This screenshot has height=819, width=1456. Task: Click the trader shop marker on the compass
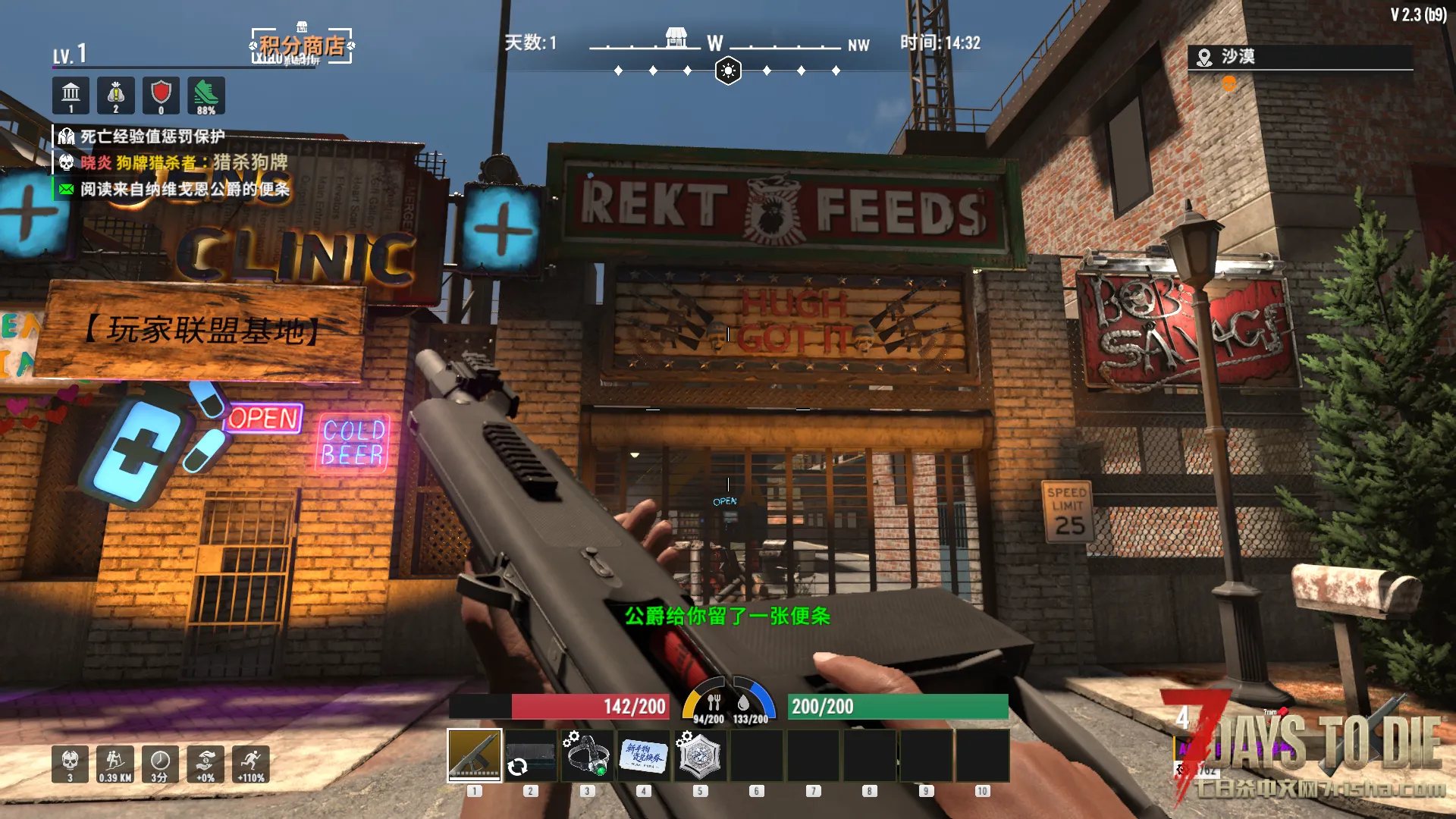click(x=676, y=37)
